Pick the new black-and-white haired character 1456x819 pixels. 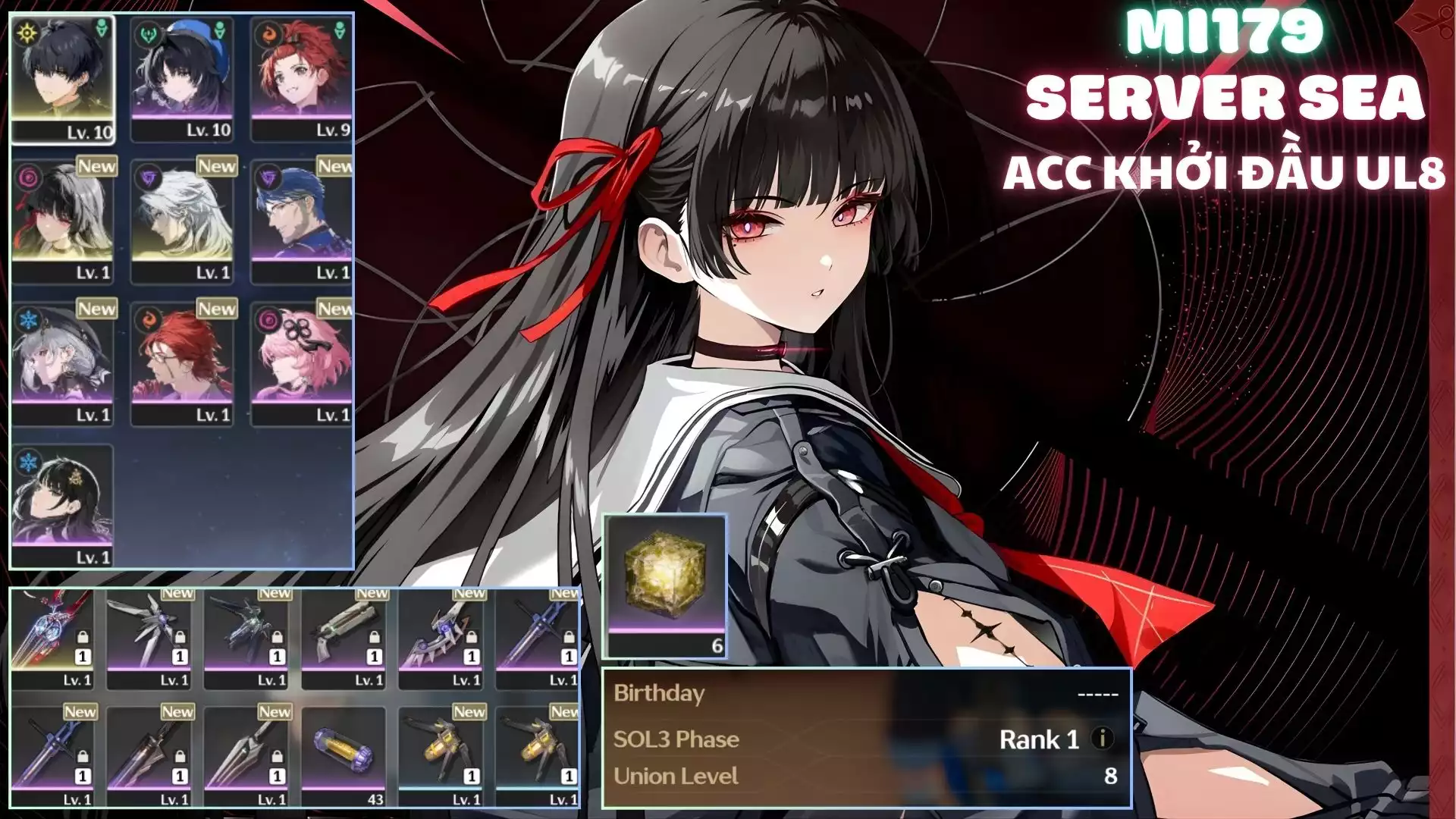tap(62, 221)
